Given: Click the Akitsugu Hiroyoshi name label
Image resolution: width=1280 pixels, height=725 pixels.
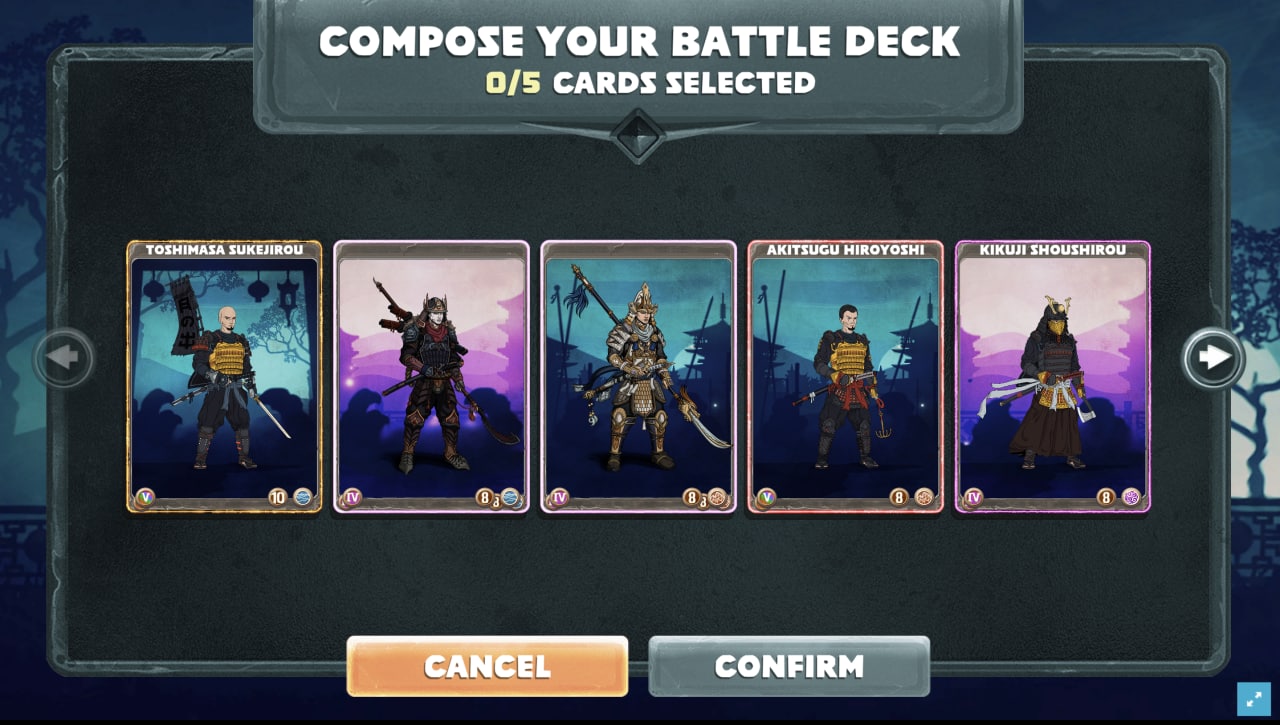Looking at the screenshot, I should click(845, 248).
